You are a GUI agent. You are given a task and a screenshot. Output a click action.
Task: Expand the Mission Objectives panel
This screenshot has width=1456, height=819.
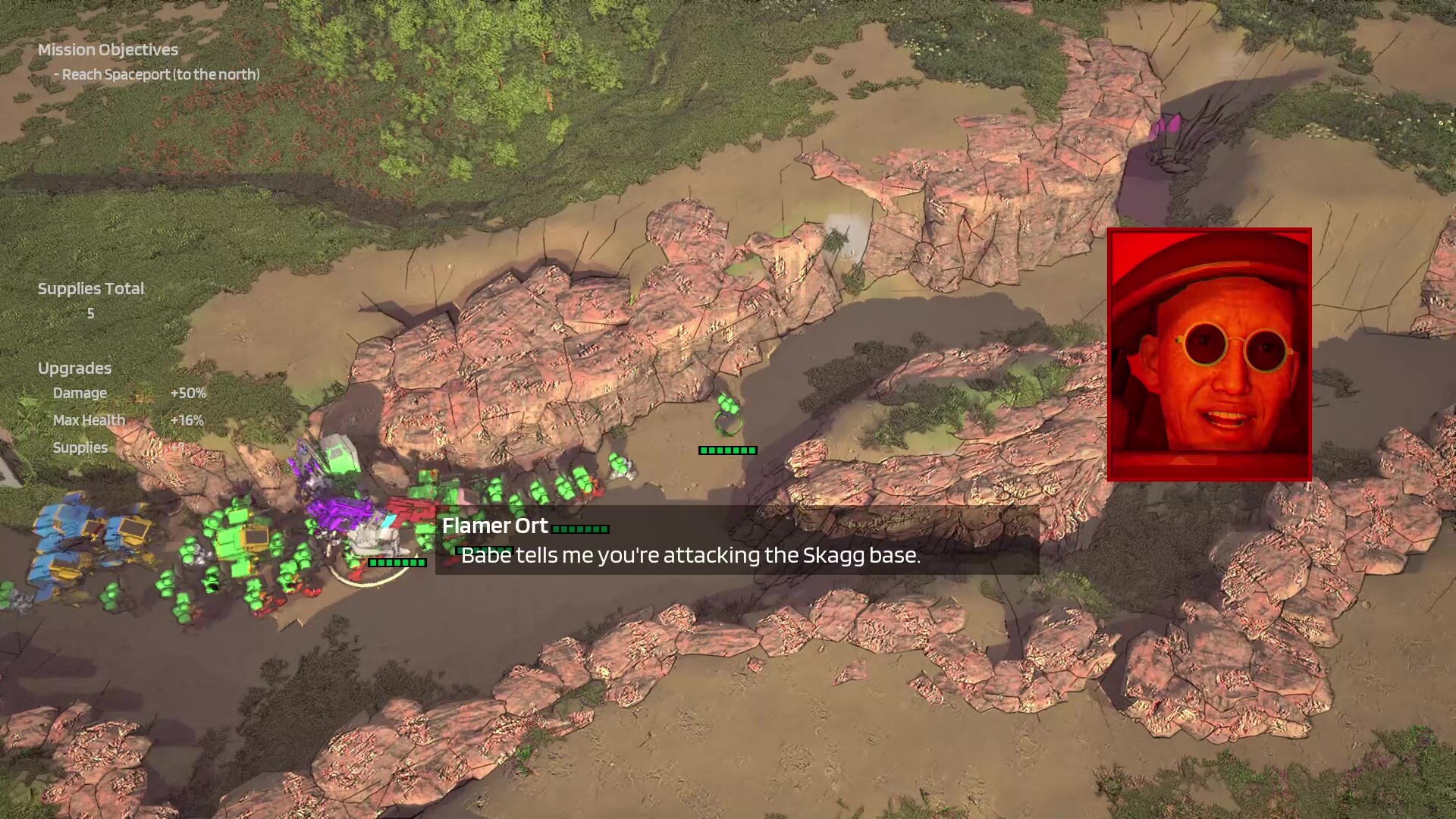tap(106, 50)
